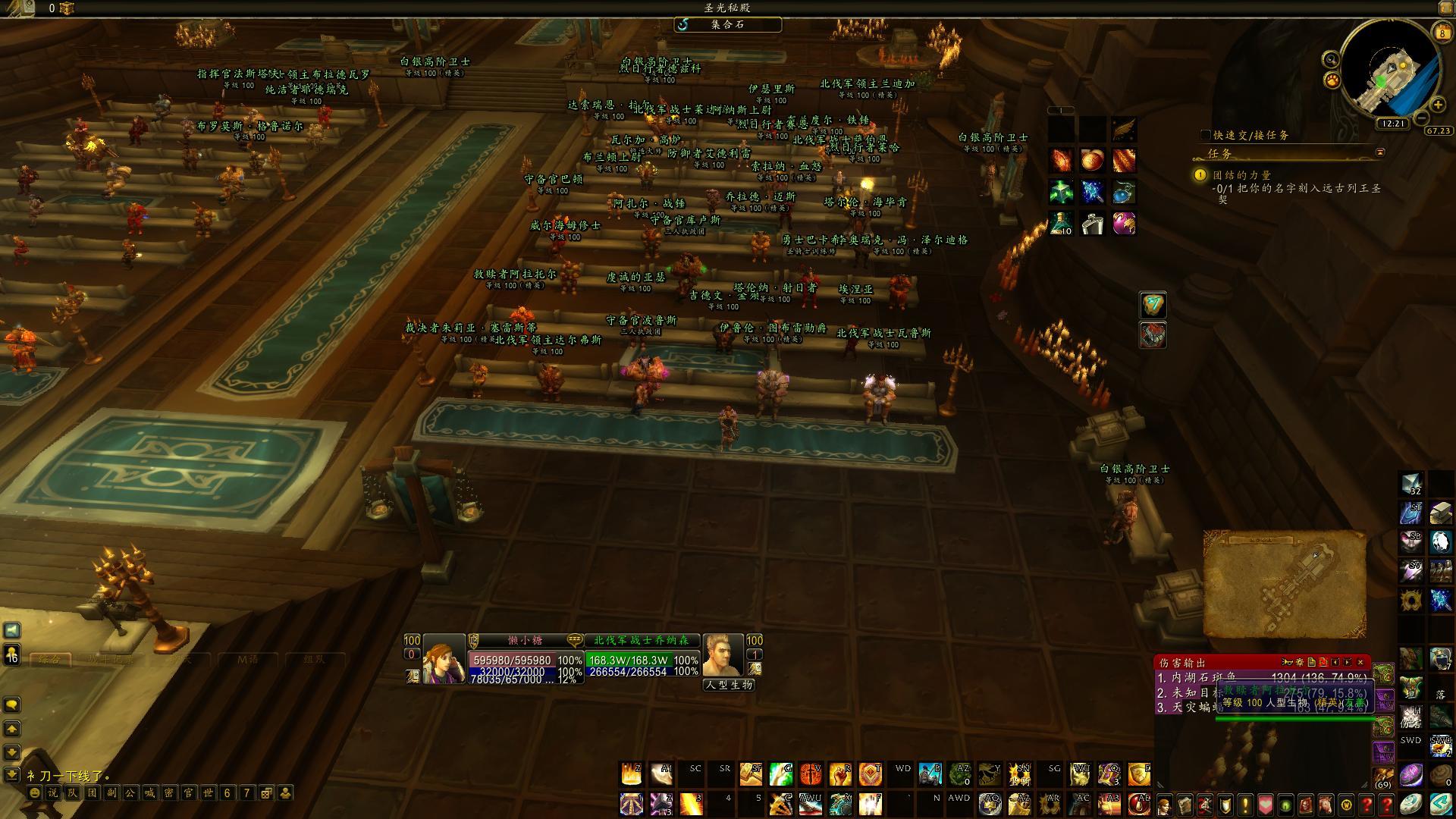Select the 团结的力量 quest in the tracker
Viewport: 1456px width, 819px height.
point(1241,175)
